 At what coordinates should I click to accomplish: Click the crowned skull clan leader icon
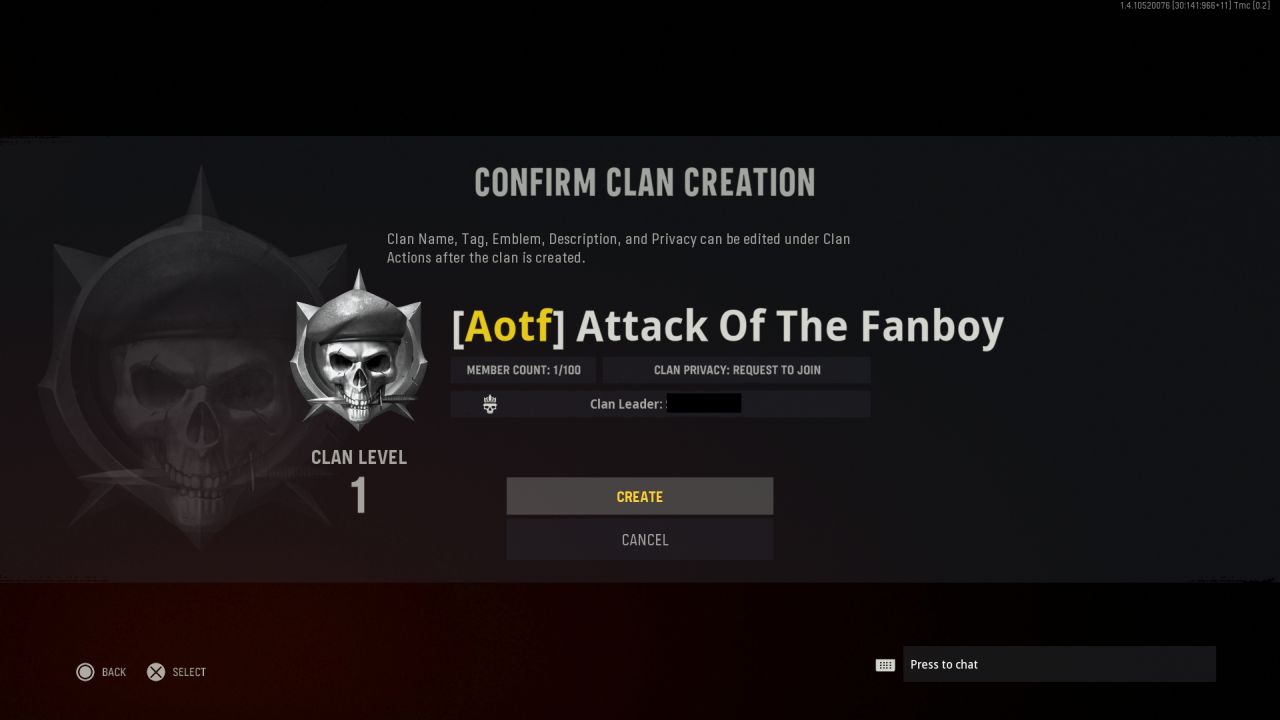[489, 404]
